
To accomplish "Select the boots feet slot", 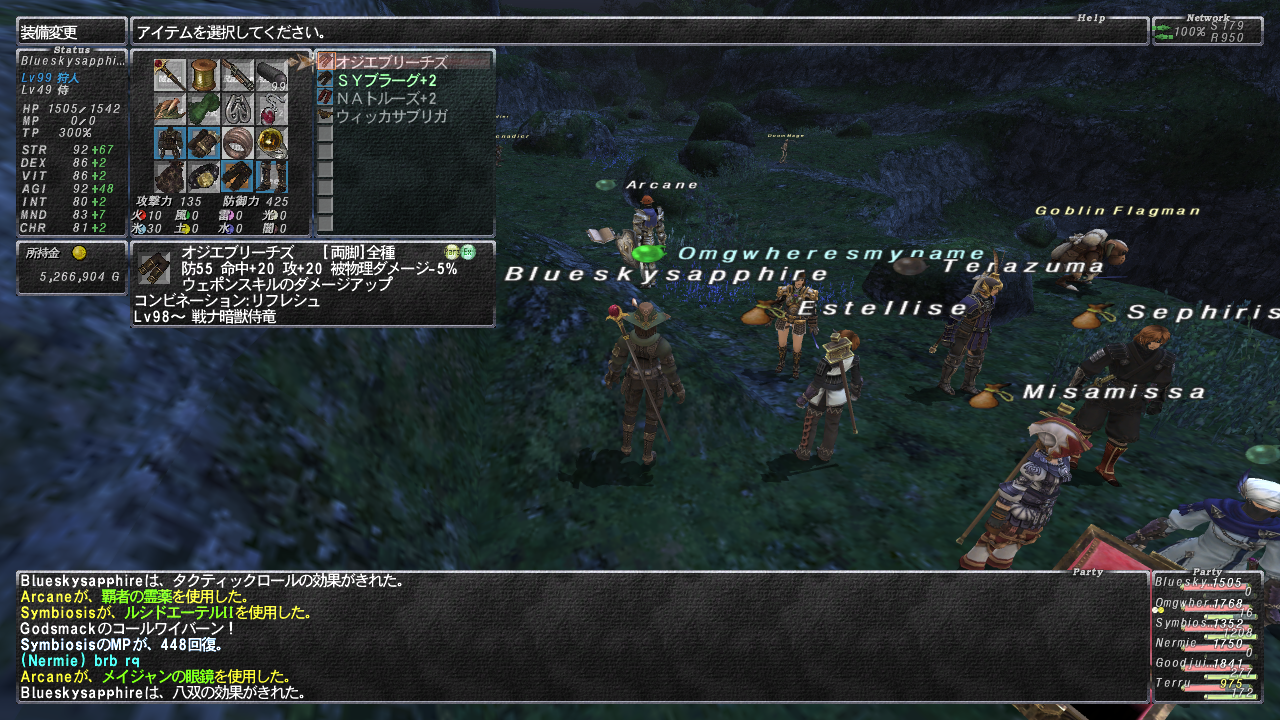I will point(271,177).
